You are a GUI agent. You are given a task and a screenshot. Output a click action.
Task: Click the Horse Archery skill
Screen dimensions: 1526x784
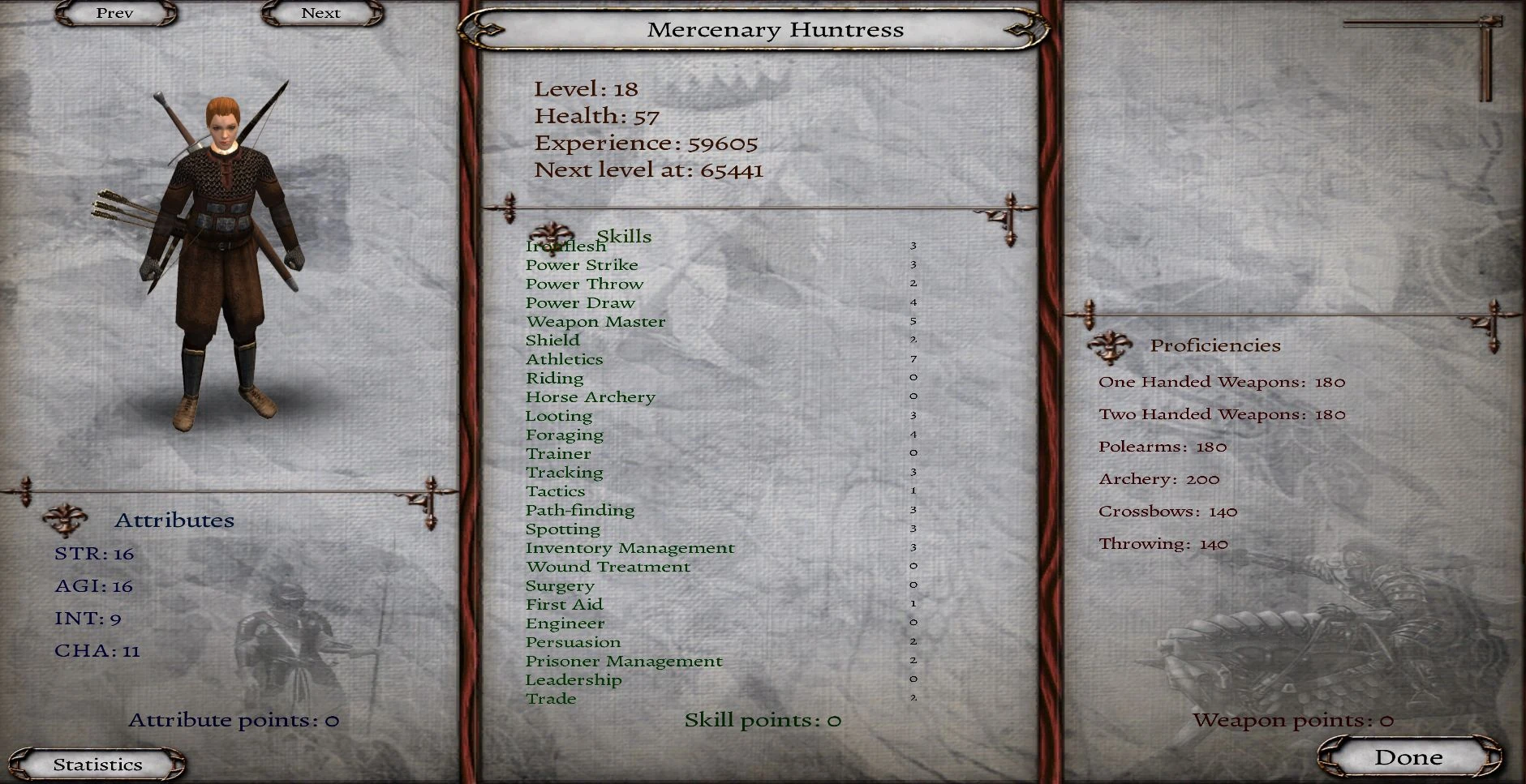[x=591, y=396]
